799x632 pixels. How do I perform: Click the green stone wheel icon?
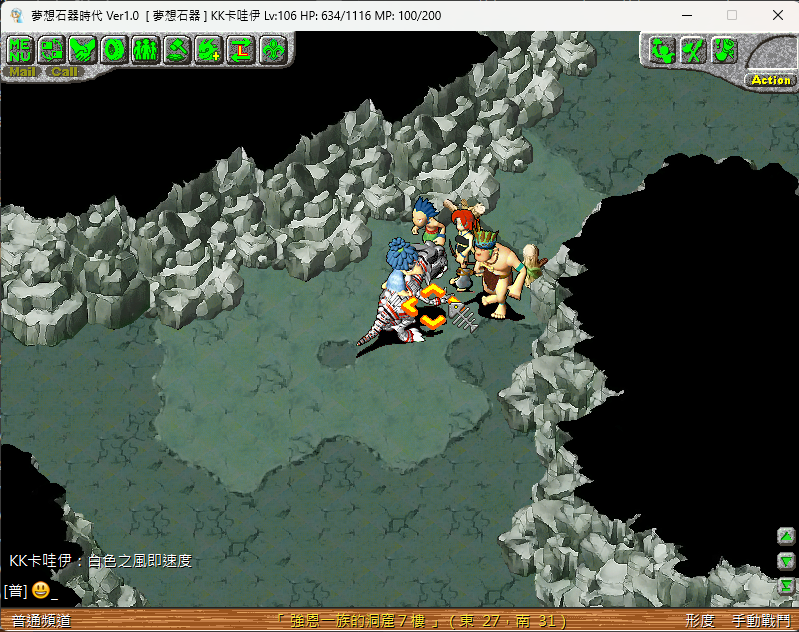point(114,48)
